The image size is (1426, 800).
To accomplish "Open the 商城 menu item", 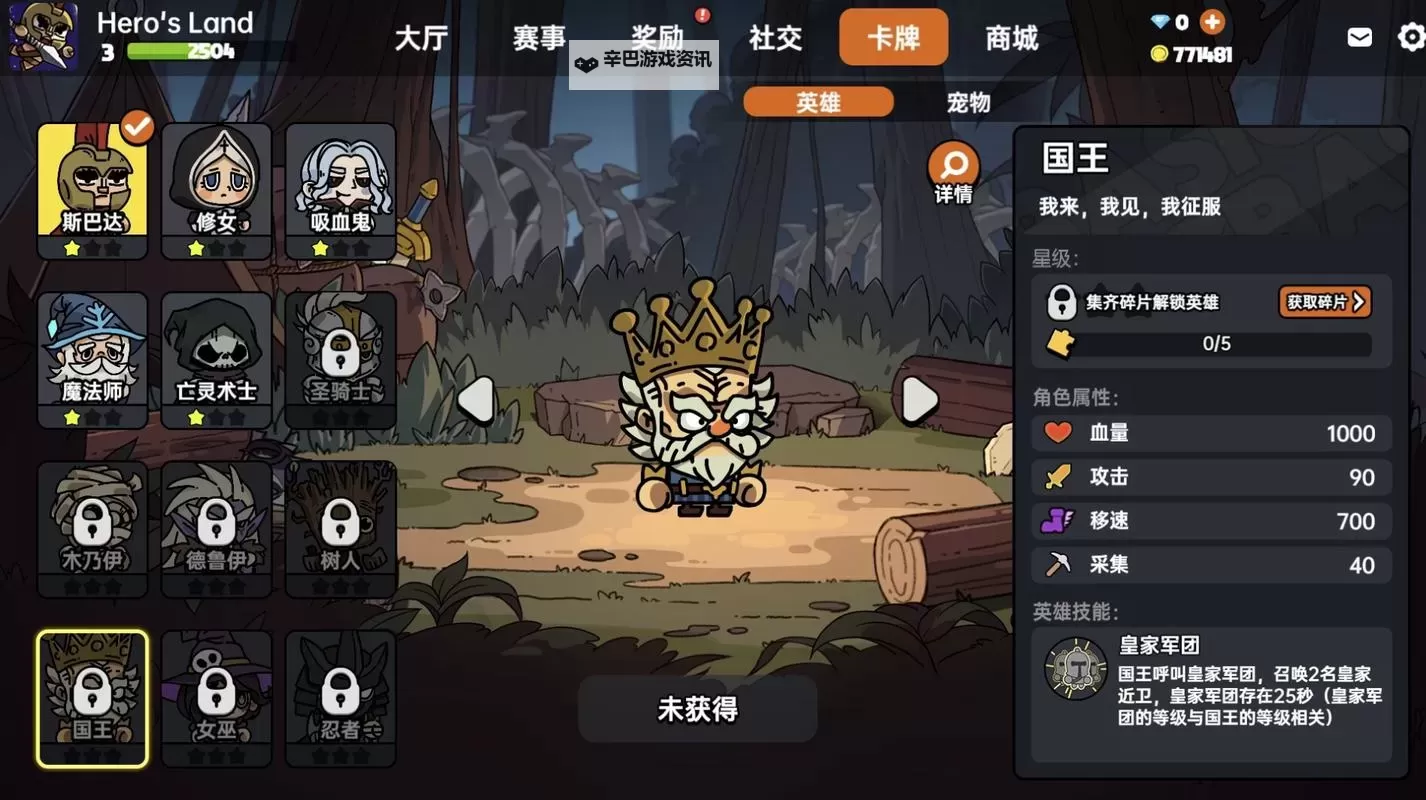I will pos(1012,37).
